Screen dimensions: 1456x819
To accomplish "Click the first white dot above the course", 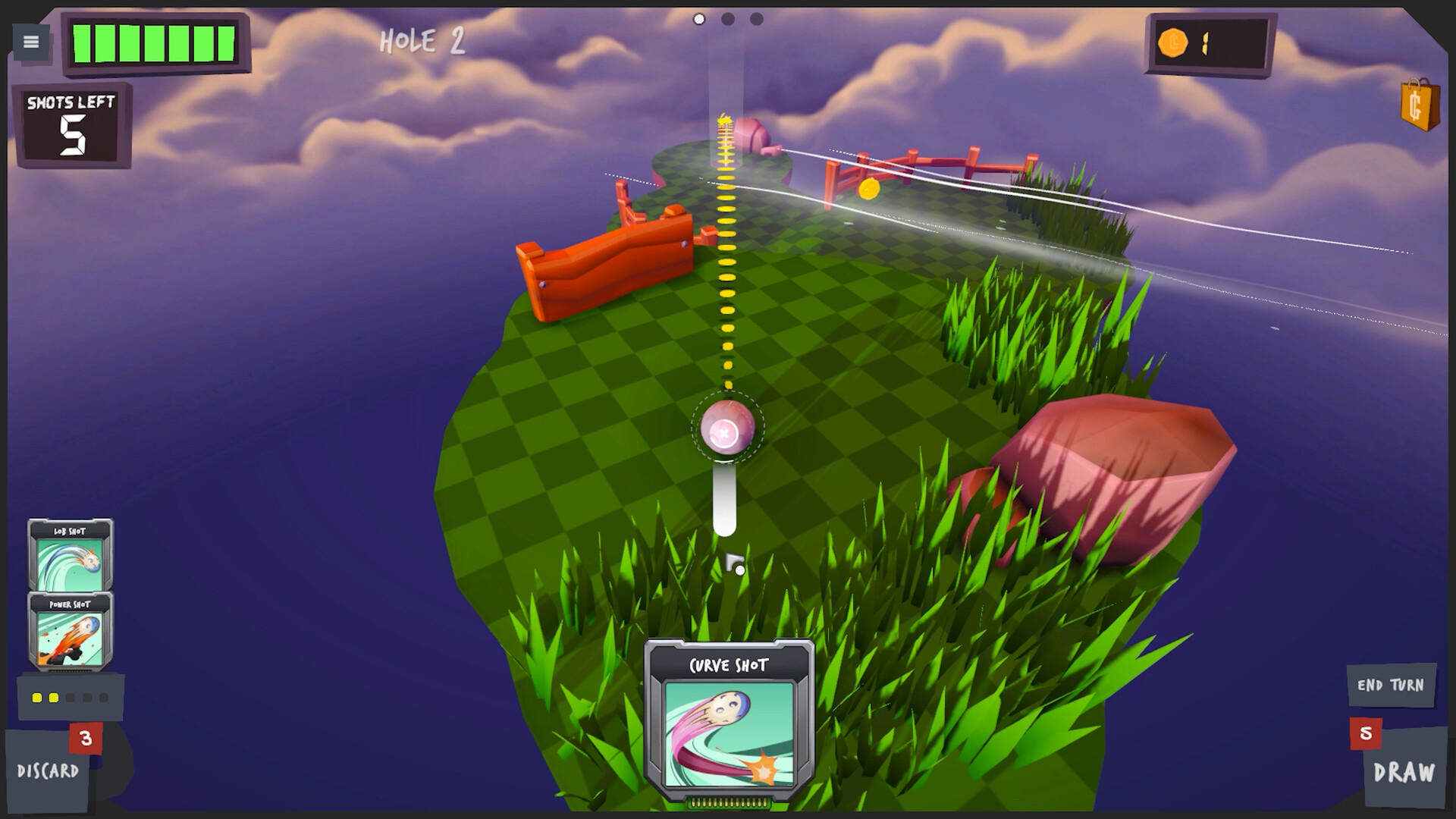I will point(698,18).
